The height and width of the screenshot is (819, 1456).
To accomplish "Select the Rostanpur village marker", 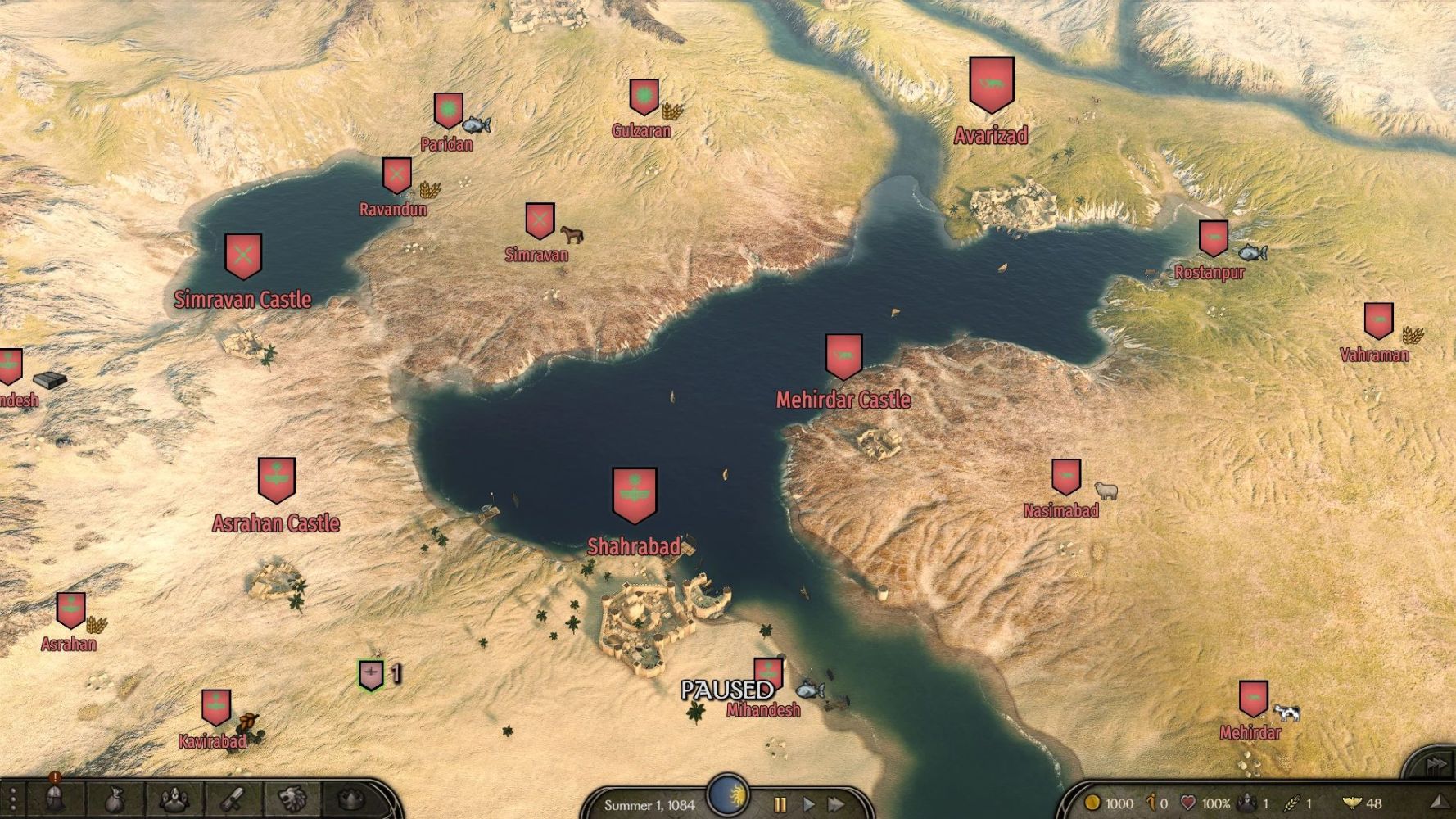I will [x=1213, y=238].
